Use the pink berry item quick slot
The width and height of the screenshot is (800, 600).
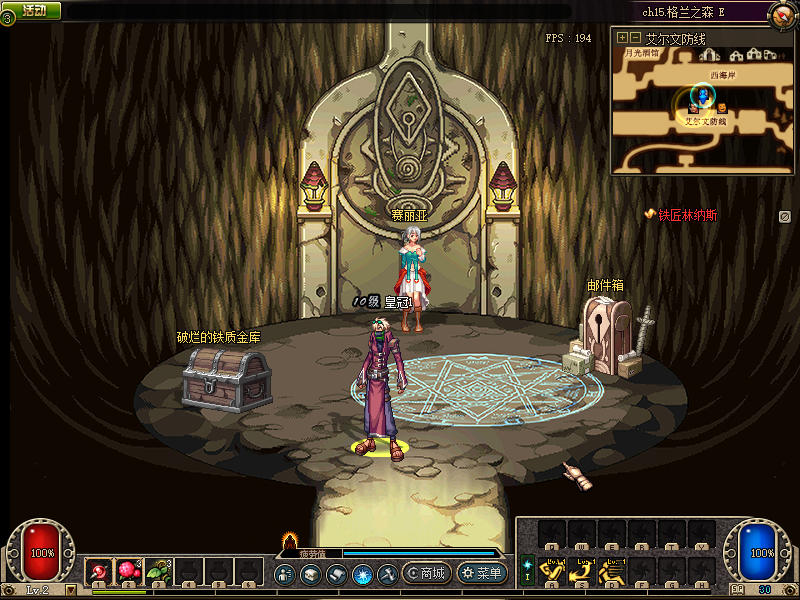coord(130,572)
